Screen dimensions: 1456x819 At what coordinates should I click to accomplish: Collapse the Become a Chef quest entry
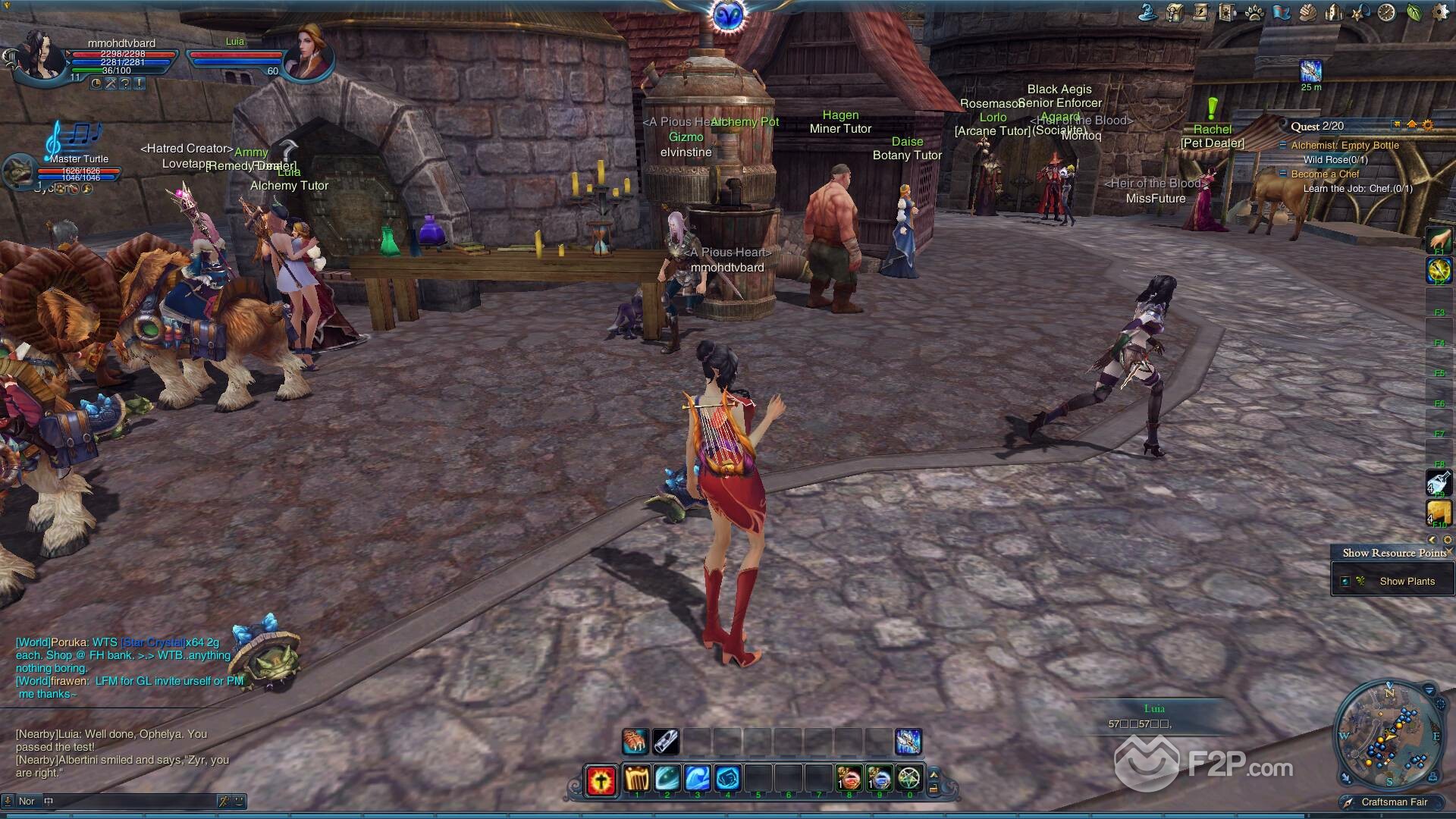[1283, 174]
